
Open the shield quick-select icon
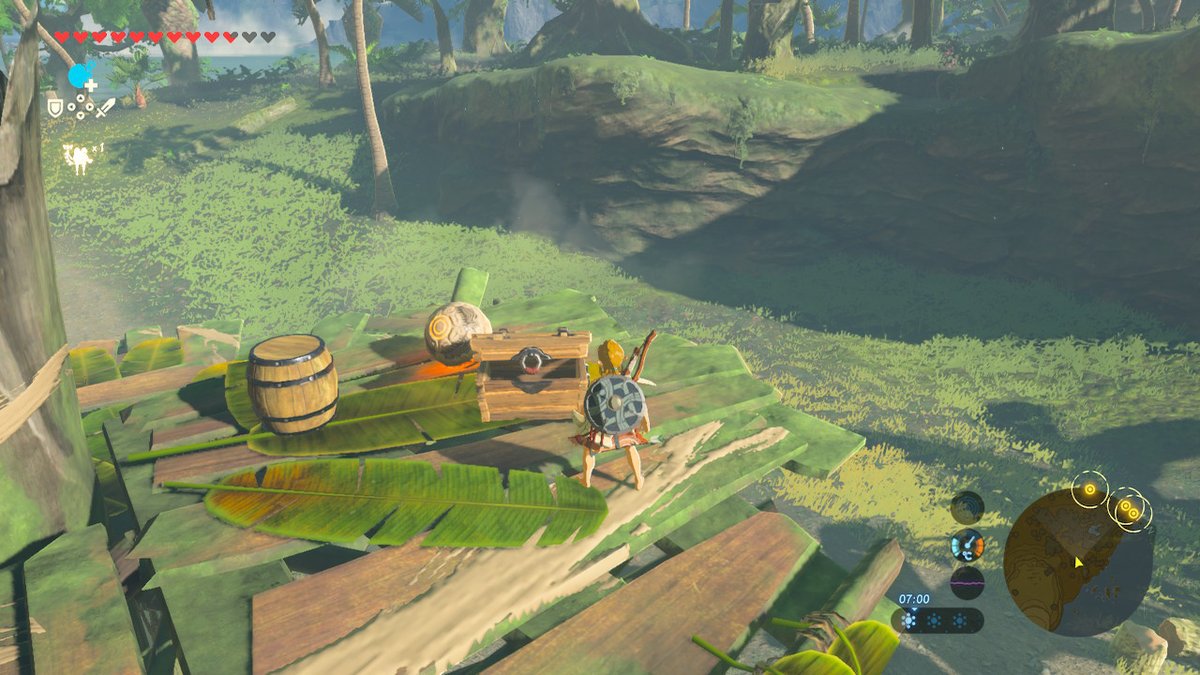[55, 105]
